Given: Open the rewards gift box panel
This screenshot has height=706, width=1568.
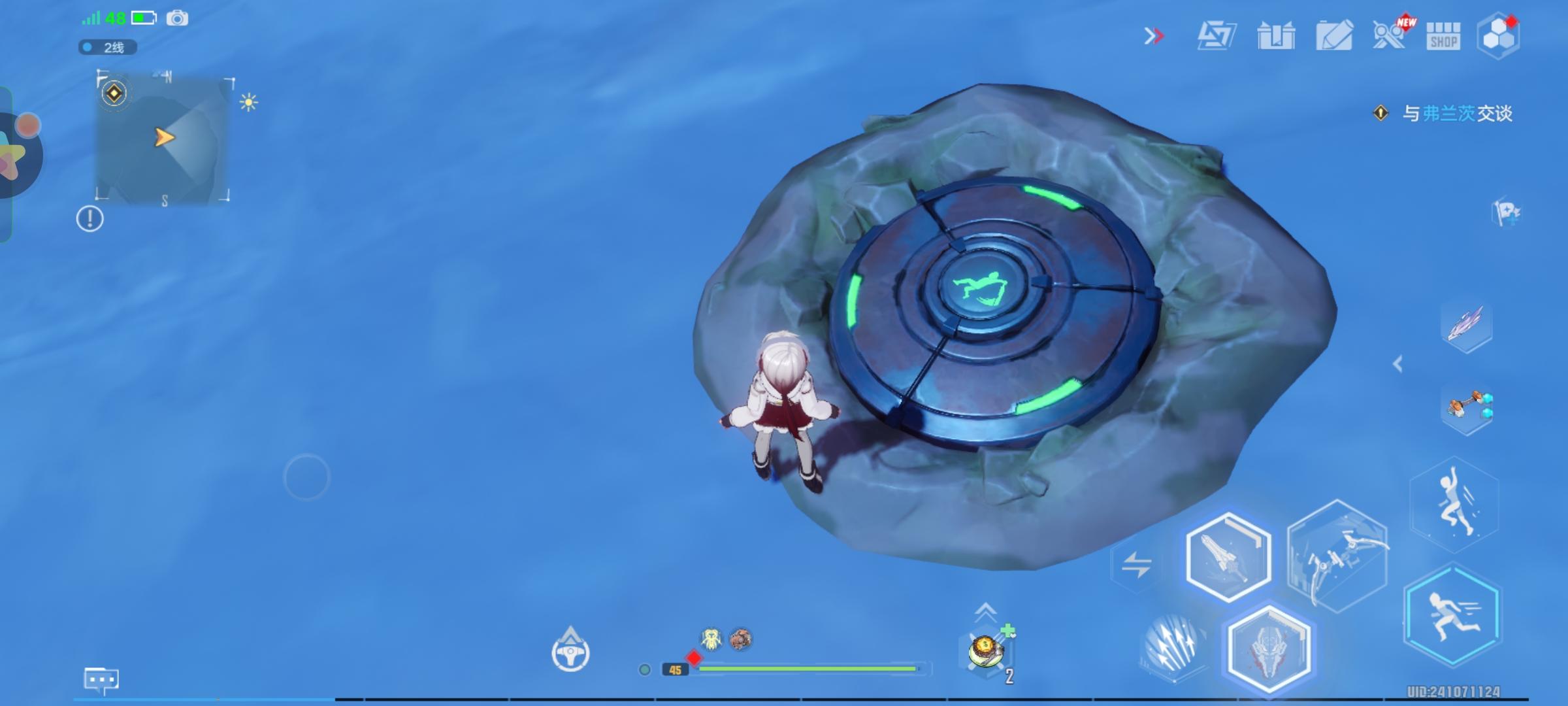Looking at the screenshot, I should (1275, 37).
